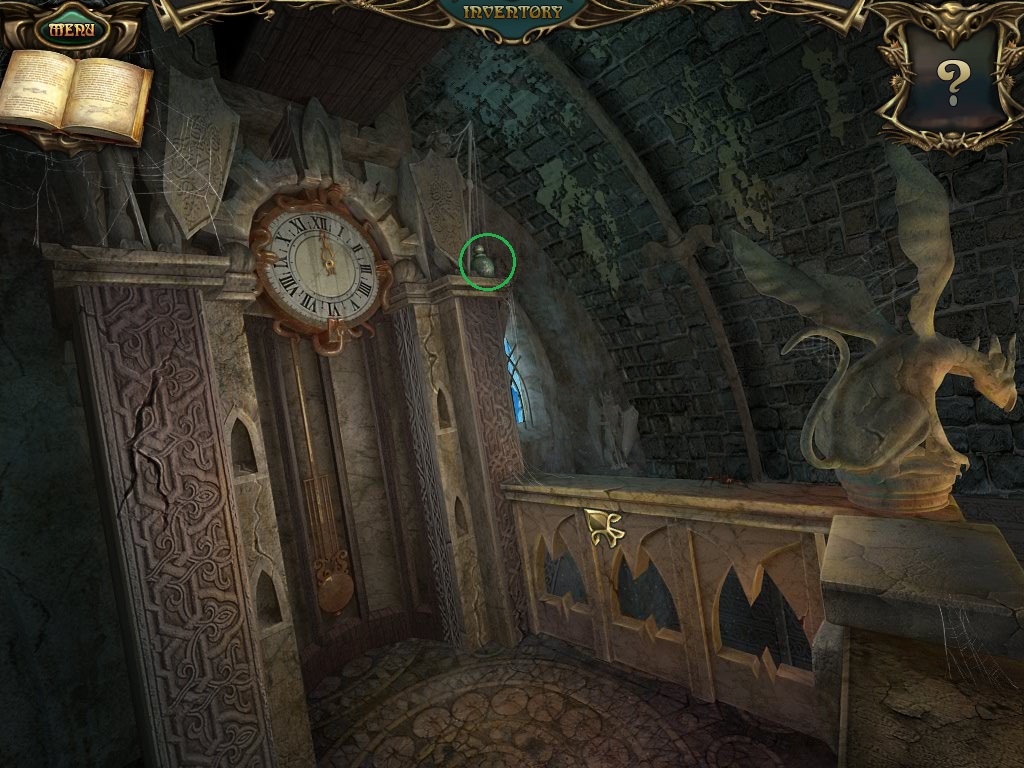Viewport: 1024px width, 768px height.
Task: Expand the Inventory panel
Action: pyautogui.click(x=514, y=13)
